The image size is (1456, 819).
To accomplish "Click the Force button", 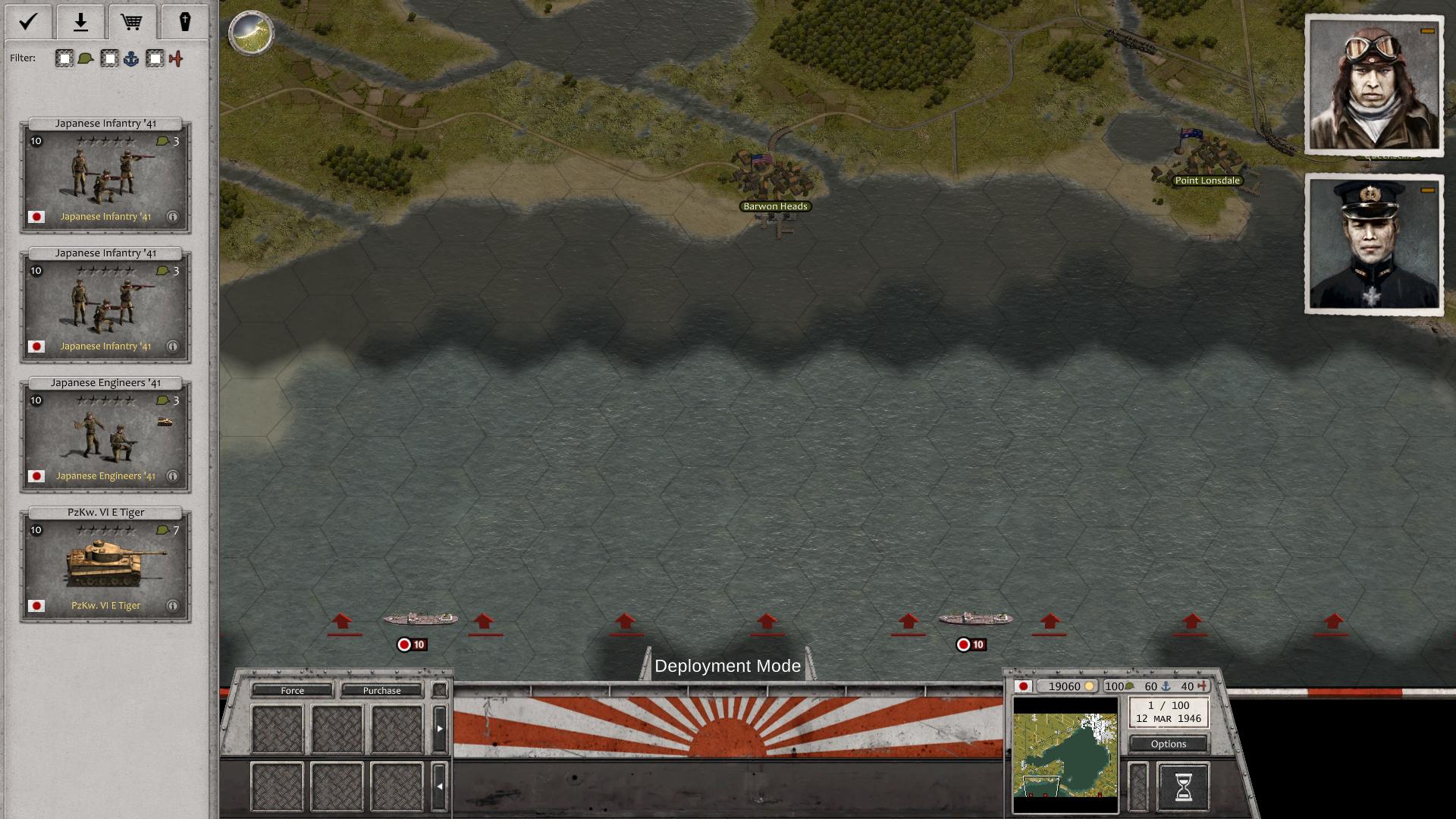I will pyautogui.click(x=292, y=691).
